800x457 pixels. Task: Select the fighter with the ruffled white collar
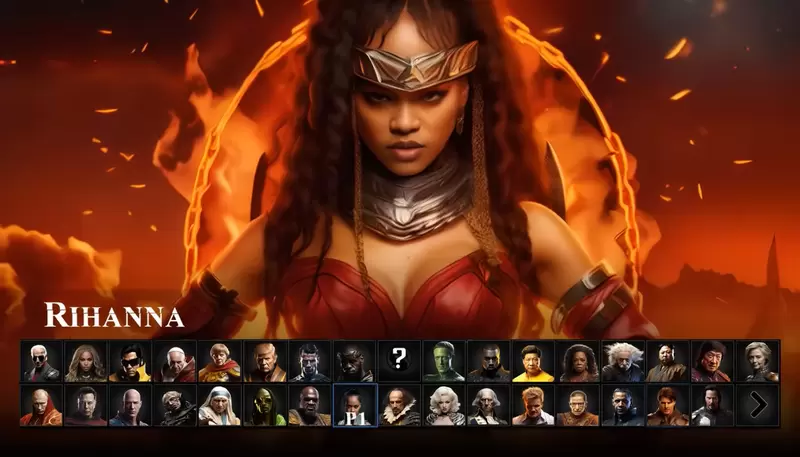pyautogui.click(x=399, y=405)
